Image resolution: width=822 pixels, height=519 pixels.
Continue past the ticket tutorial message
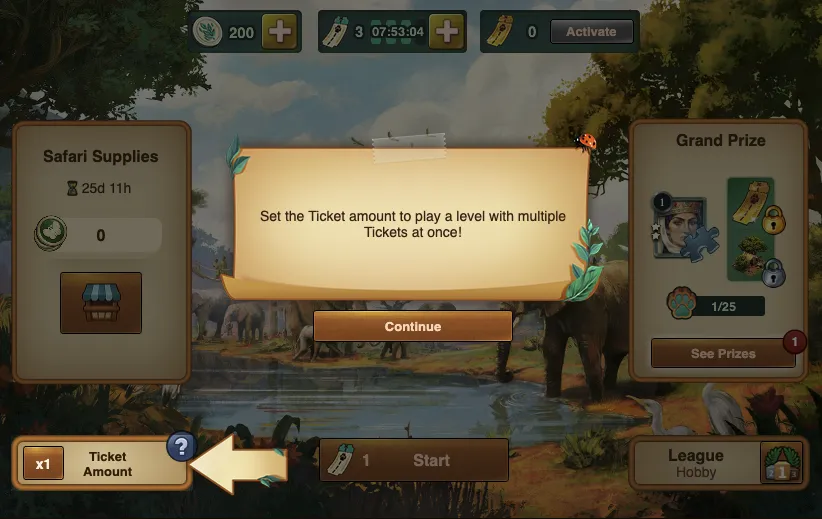tap(412, 326)
